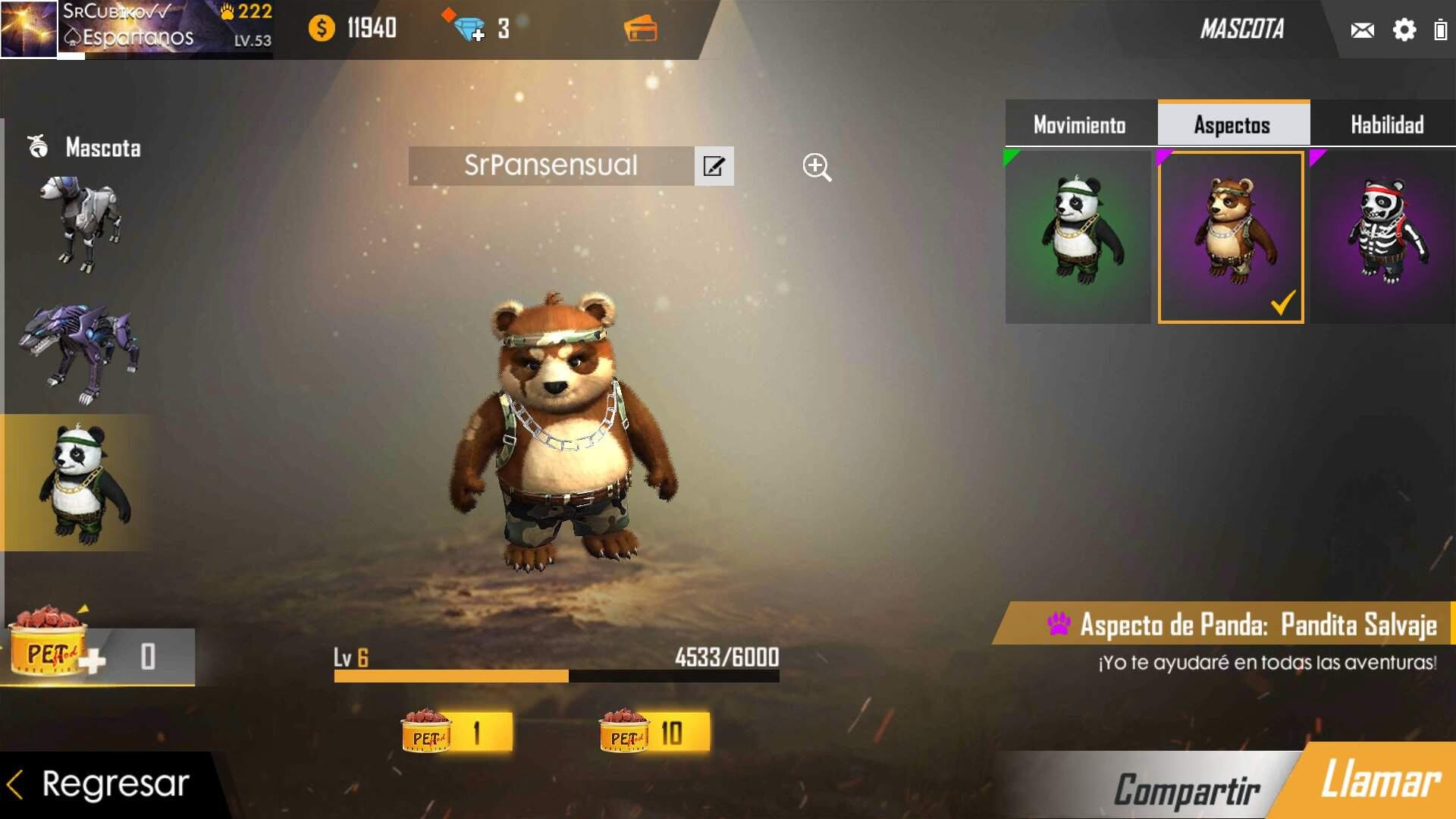Screen dimensions: 1456x819
Task: Edit the pet name SrPansensual
Action: [714, 166]
